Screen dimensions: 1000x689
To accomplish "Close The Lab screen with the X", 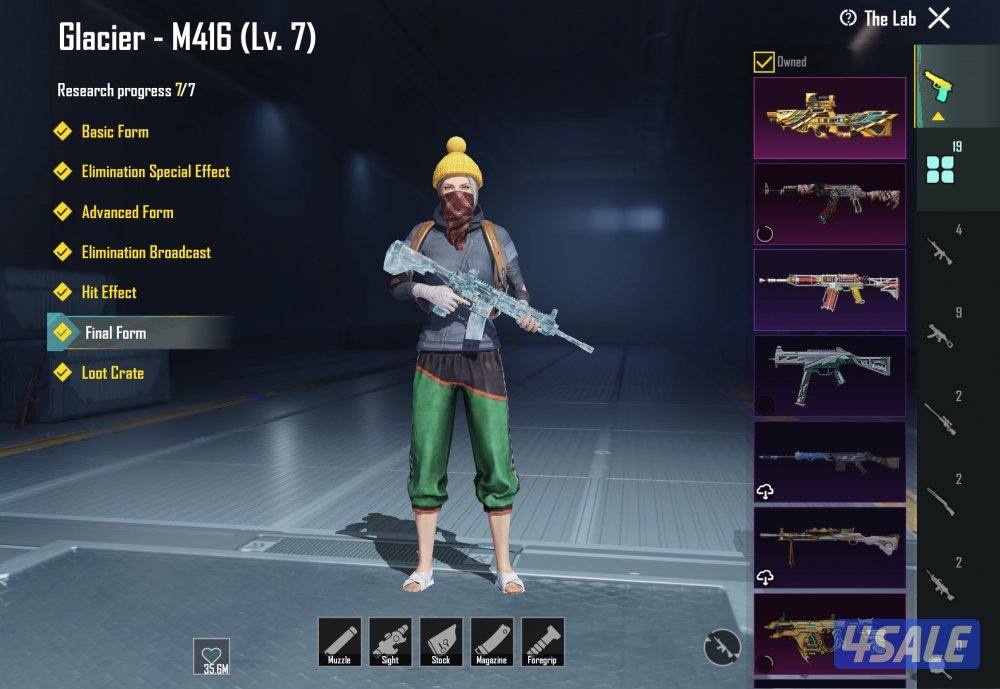I will pos(938,18).
